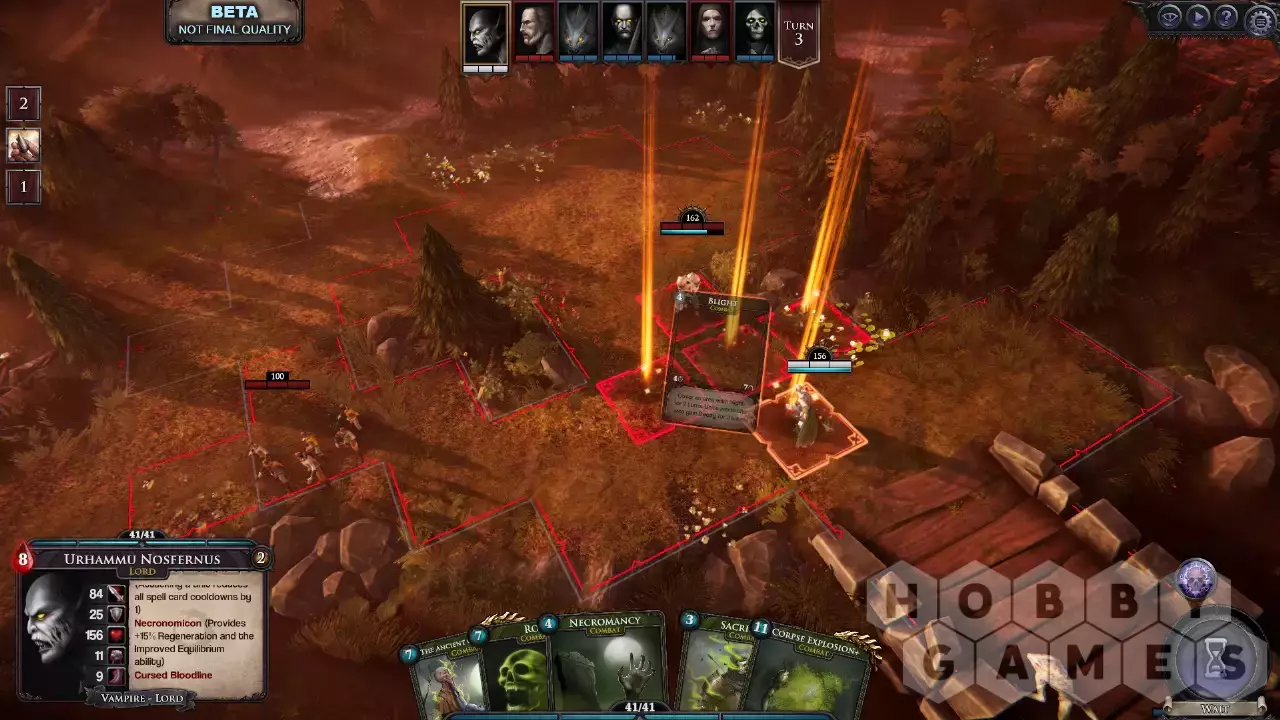The width and height of the screenshot is (1280, 720).
Task: Select the hooded woman portrait in turn order
Action: (710, 31)
